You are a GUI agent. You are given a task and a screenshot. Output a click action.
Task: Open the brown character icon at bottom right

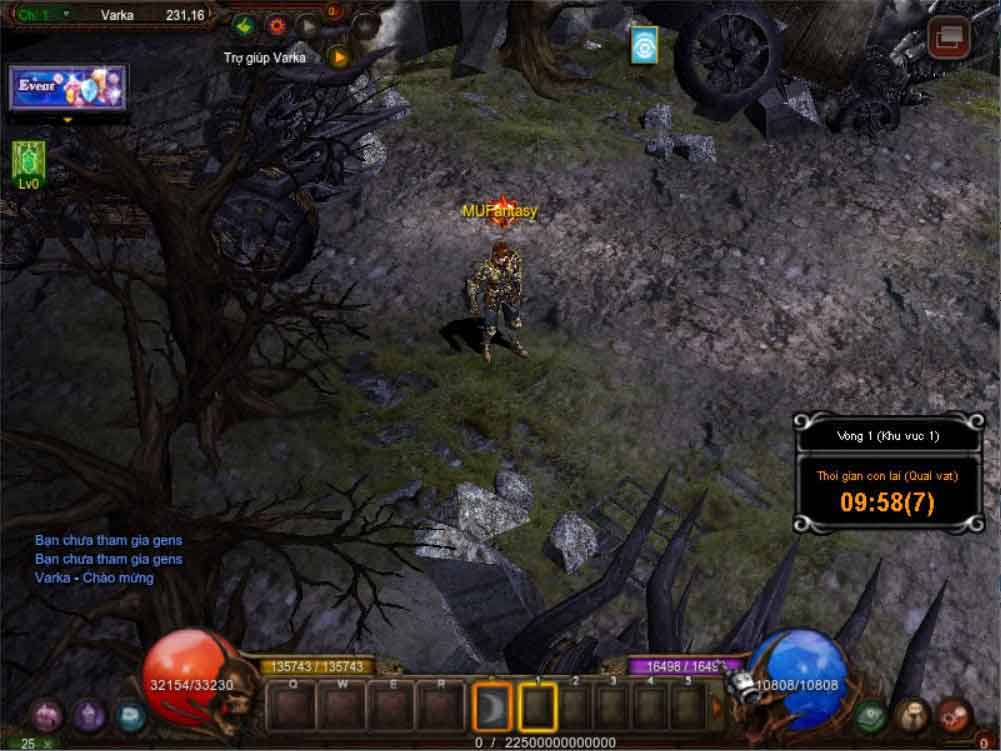(x=912, y=714)
